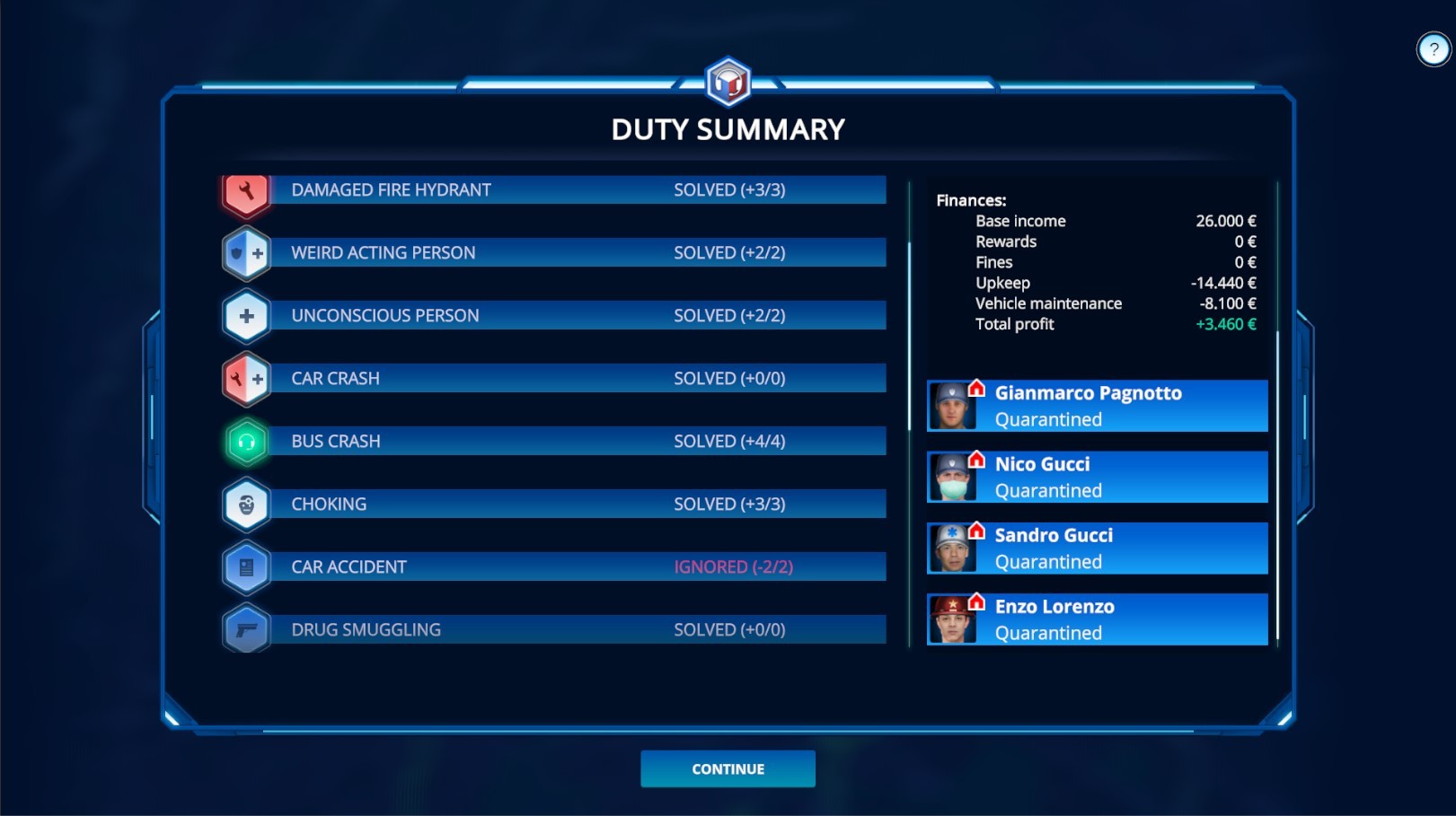The height and width of the screenshot is (816, 1456).
Task: Click the document icon beside Car Accident
Action: (x=245, y=566)
